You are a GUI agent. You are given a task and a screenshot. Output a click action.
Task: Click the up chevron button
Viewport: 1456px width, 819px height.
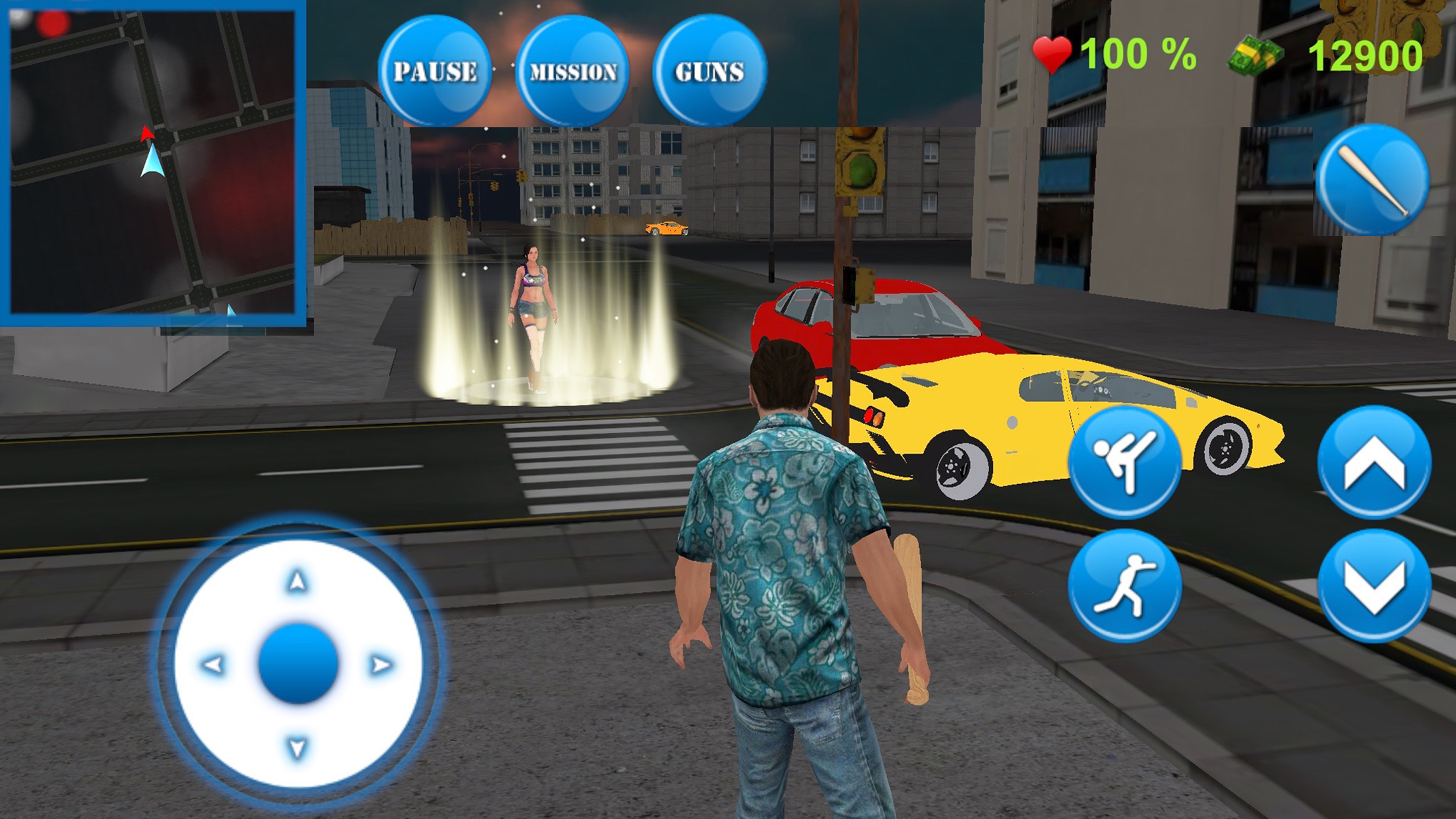click(1374, 461)
